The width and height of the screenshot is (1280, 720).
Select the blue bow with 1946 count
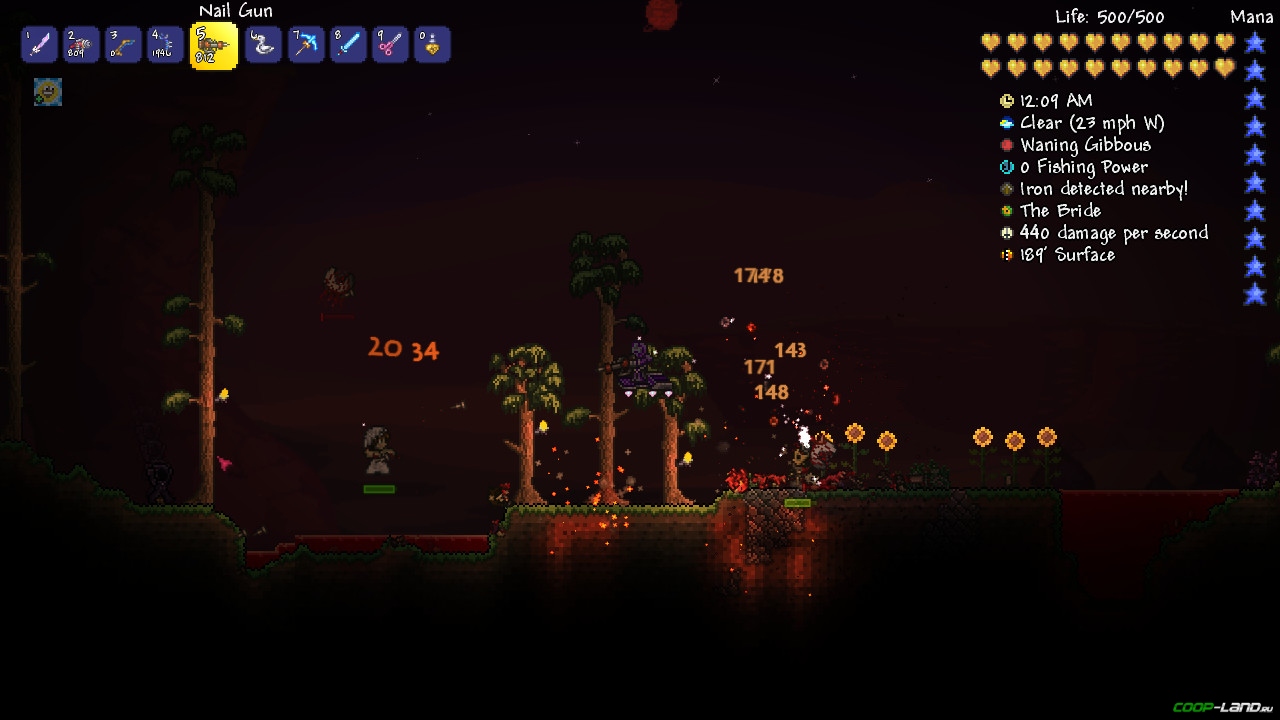(165, 45)
